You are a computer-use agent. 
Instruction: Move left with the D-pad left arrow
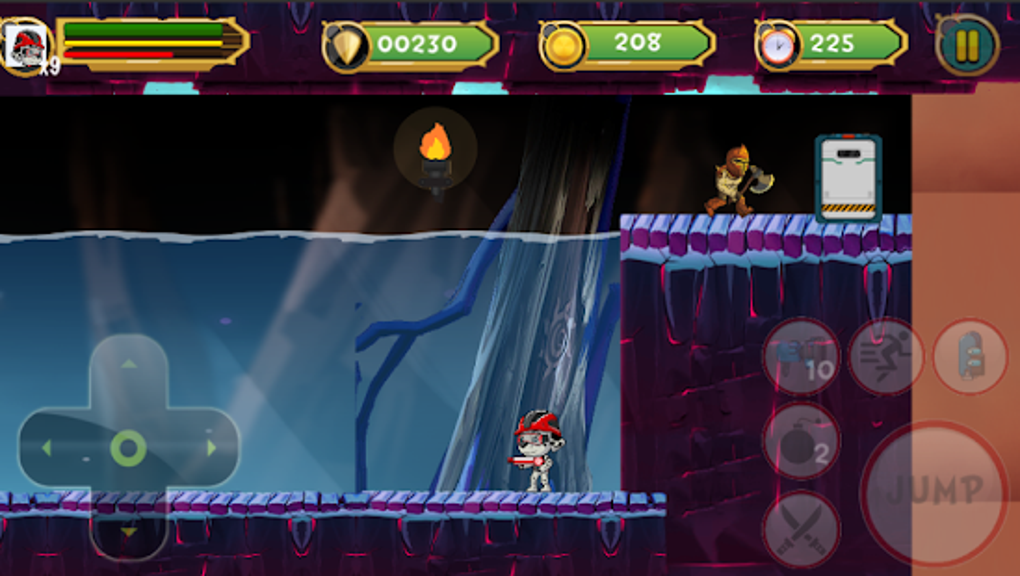click(x=46, y=449)
